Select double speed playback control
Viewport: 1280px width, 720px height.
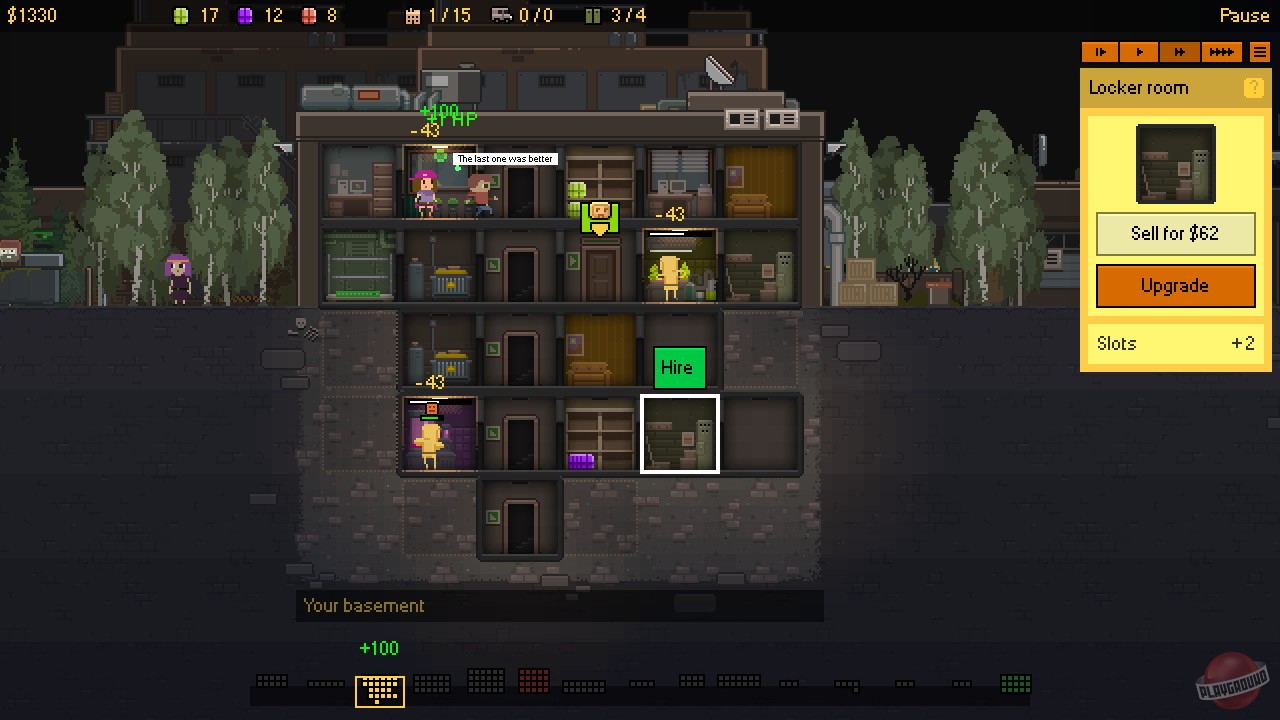click(x=1180, y=51)
